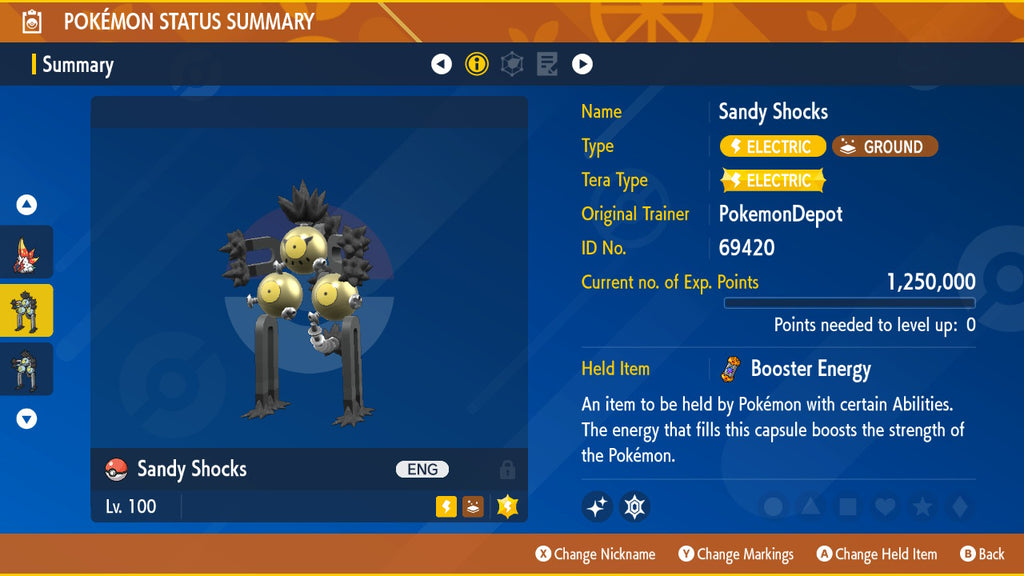Click the party list down arrow

click(27, 419)
